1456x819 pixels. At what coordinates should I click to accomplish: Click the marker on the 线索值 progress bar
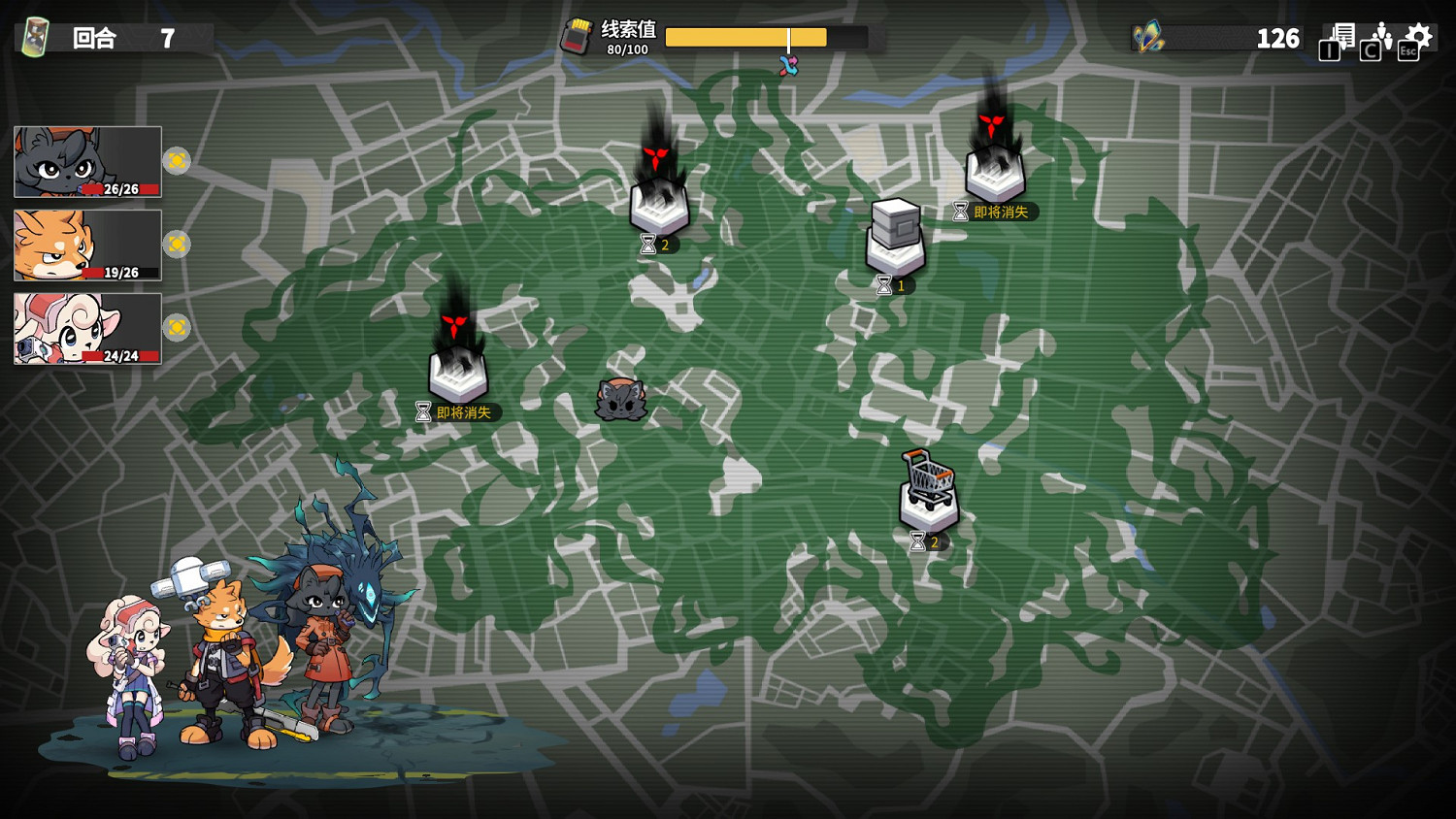790,39
